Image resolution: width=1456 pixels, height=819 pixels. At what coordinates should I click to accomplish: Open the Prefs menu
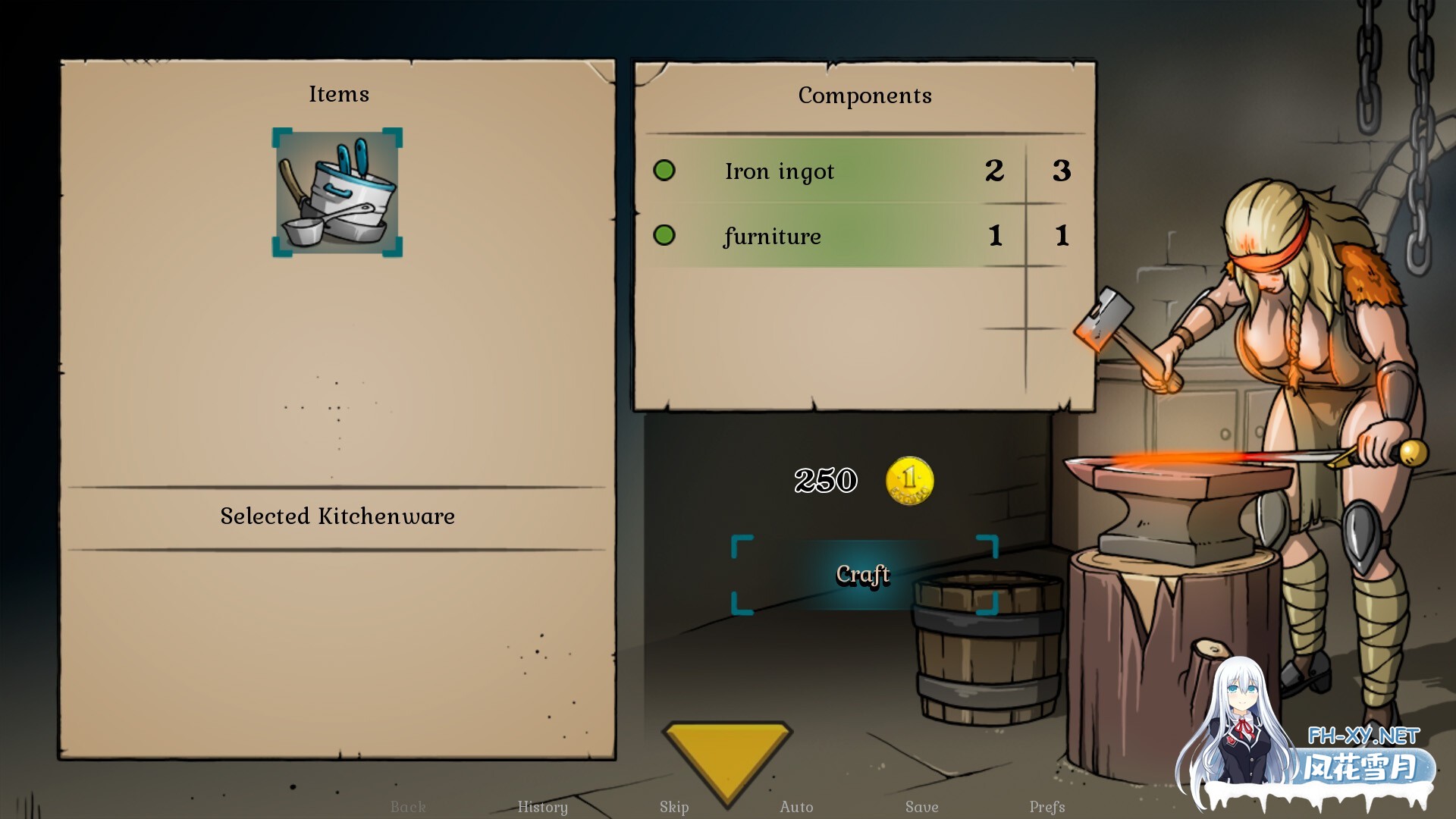click(1047, 807)
